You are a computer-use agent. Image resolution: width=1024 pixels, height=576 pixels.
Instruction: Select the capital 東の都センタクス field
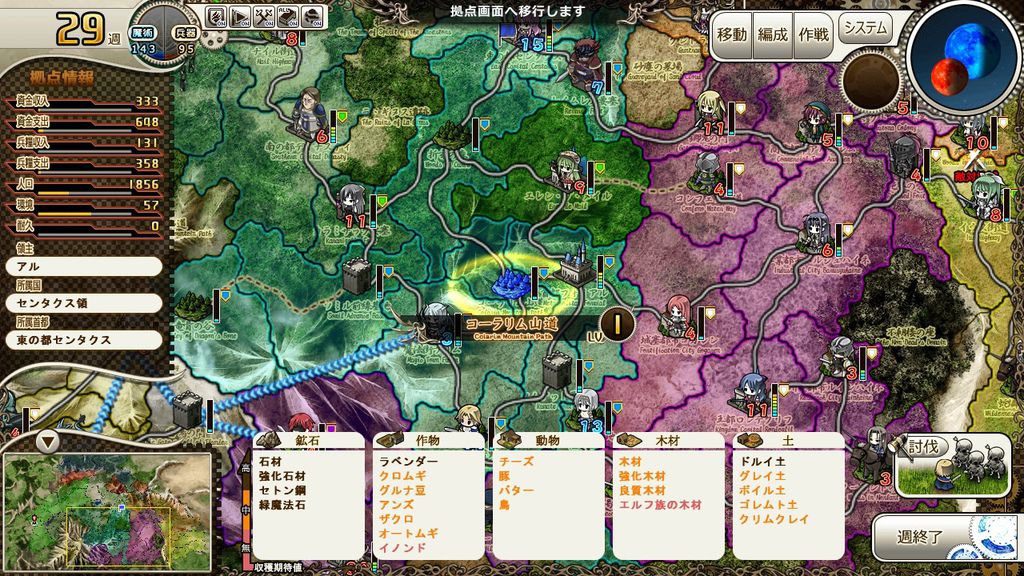click(84, 339)
